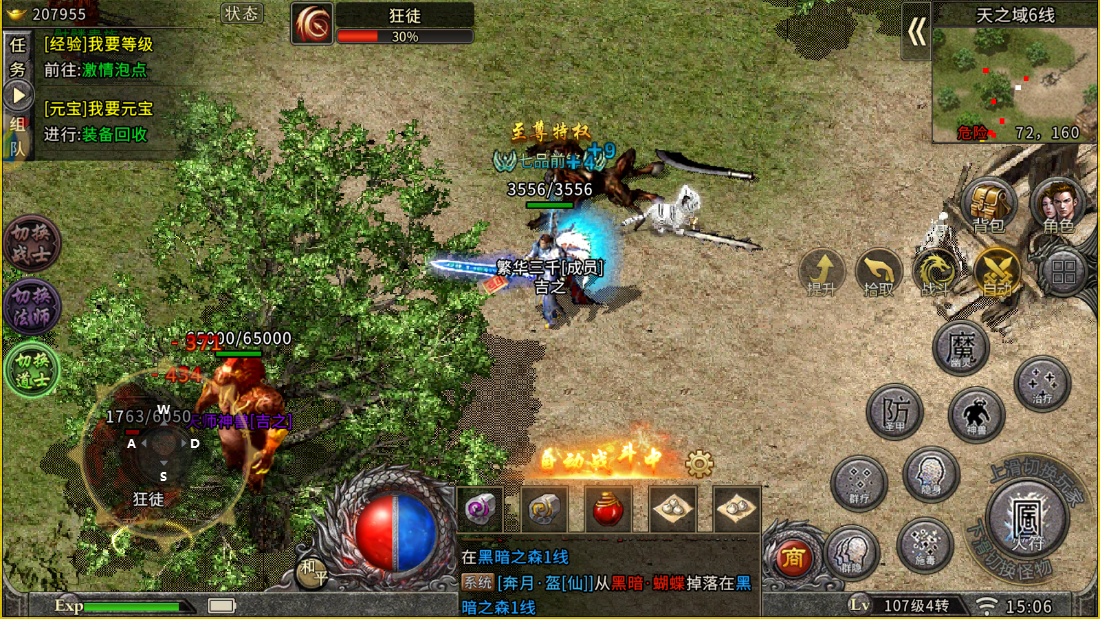The image size is (1100, 619).
Task: Select the 激情泡点 quest link
Action: pos(114,70)
